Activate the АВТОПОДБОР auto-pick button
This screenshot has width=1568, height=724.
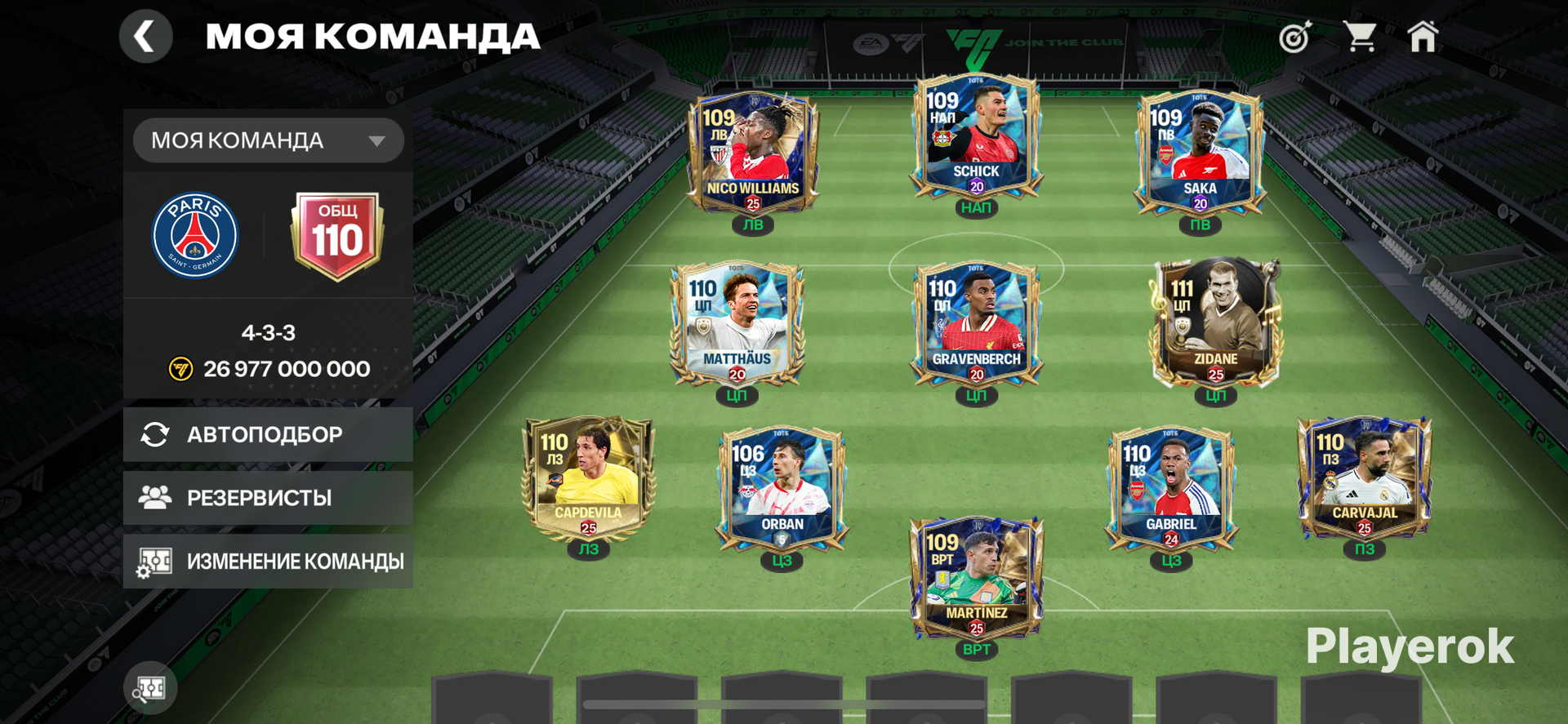(268, 434)
